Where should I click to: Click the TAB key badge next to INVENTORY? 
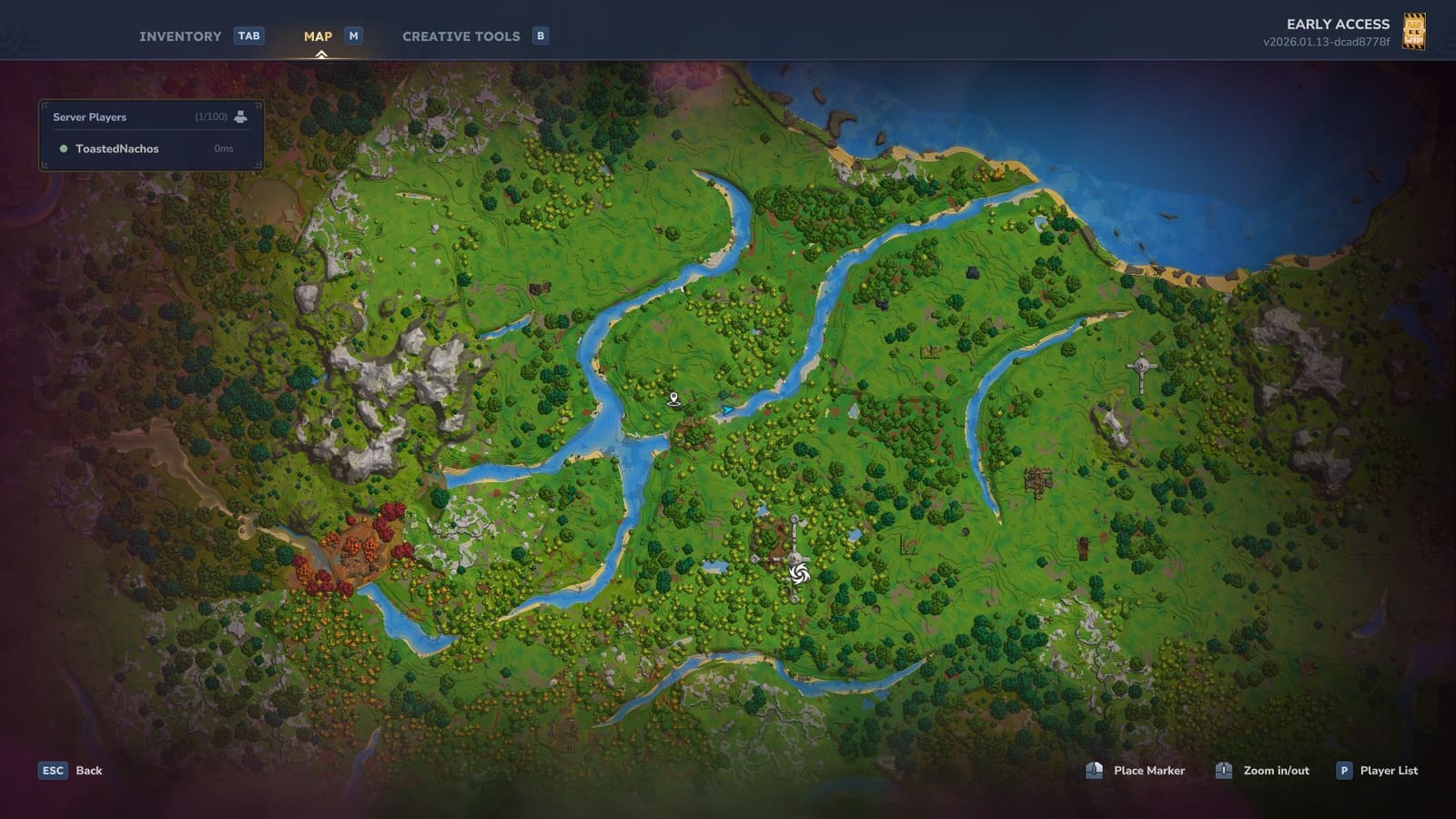pyautogui.click(x=248, y=36)
